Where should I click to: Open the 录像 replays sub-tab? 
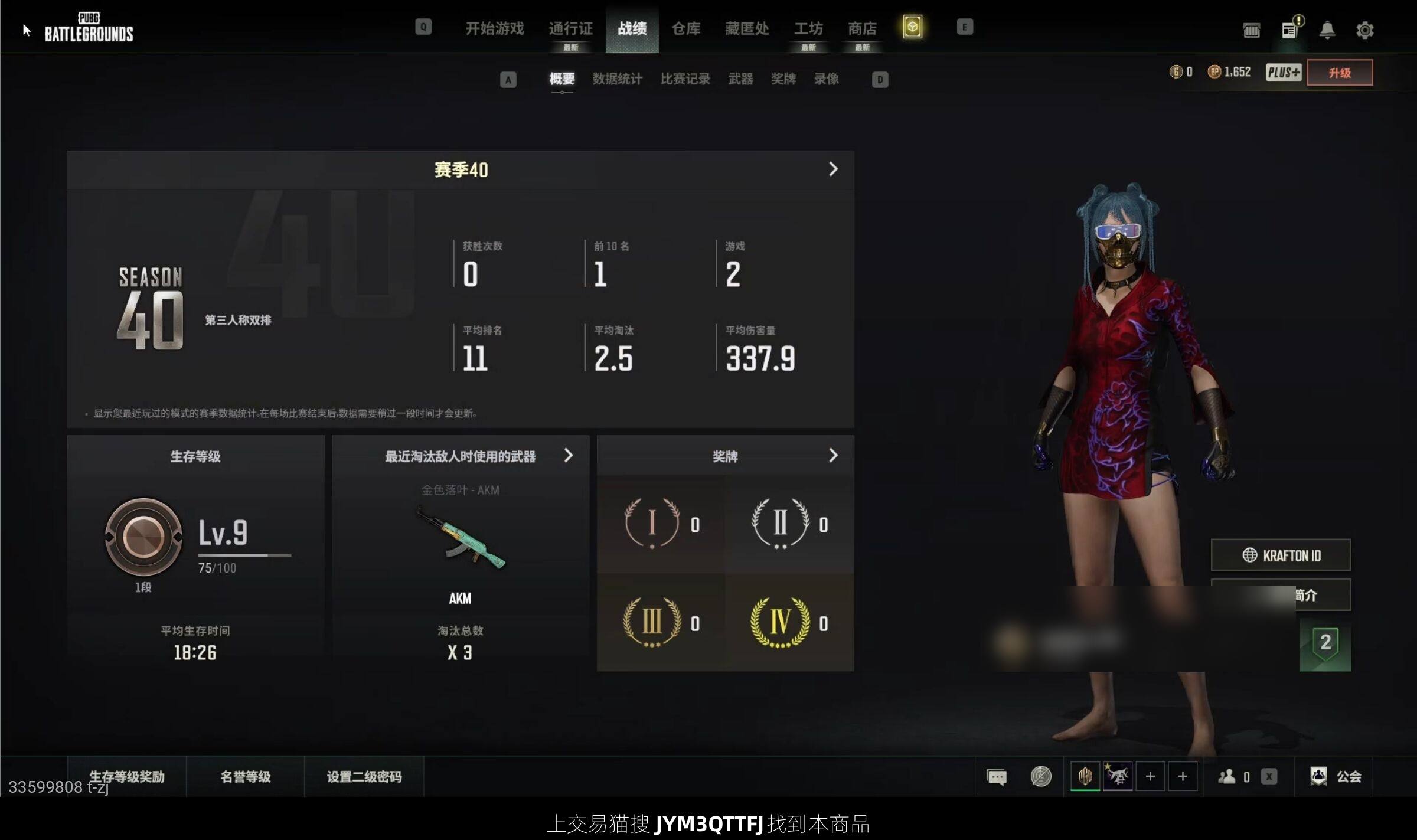[x=826, y=79]
